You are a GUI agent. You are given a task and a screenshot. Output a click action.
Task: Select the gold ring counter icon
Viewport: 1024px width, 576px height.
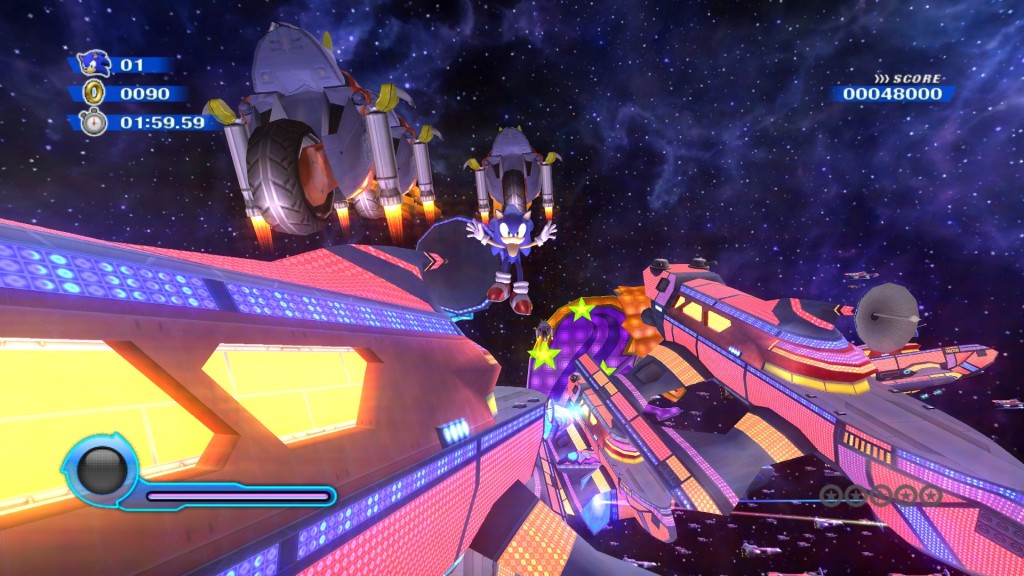pyautogui.click(x=93, y=93)
